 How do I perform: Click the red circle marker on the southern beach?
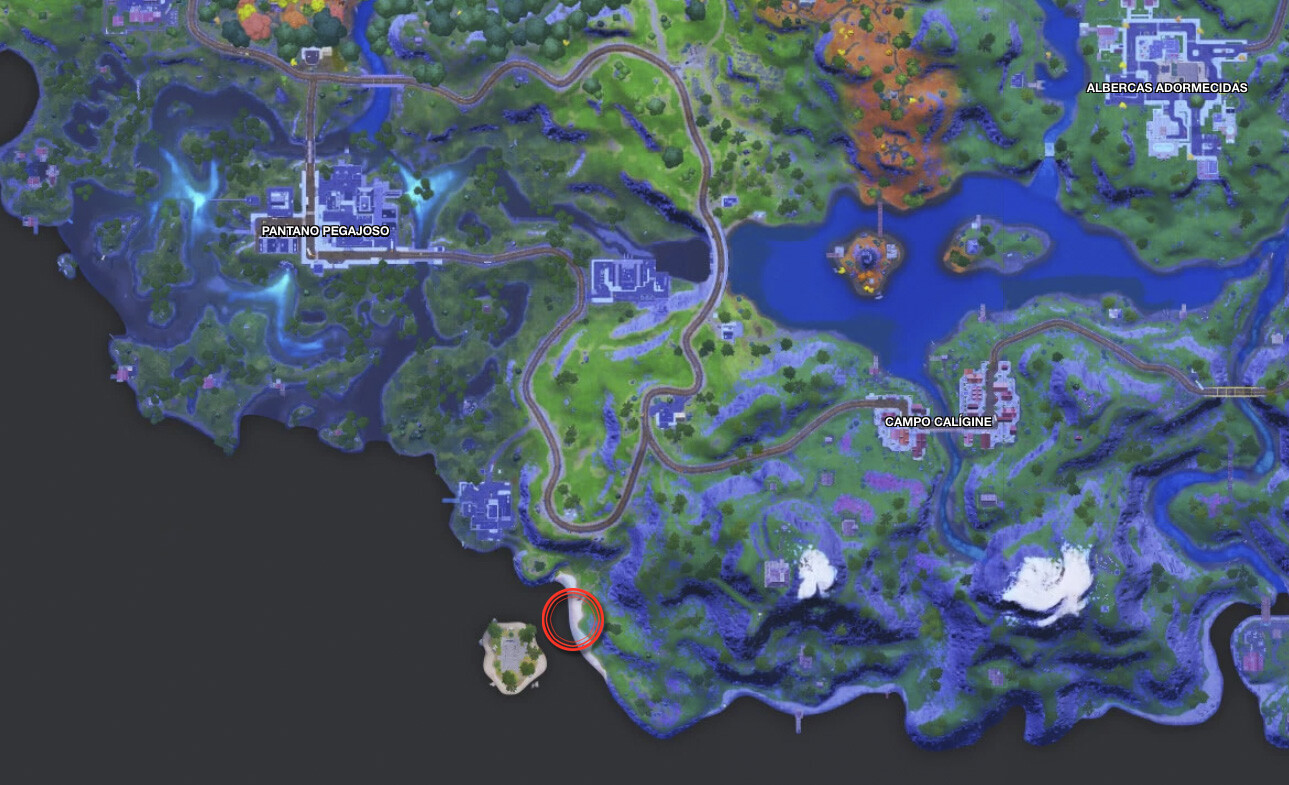pos(571,617)
